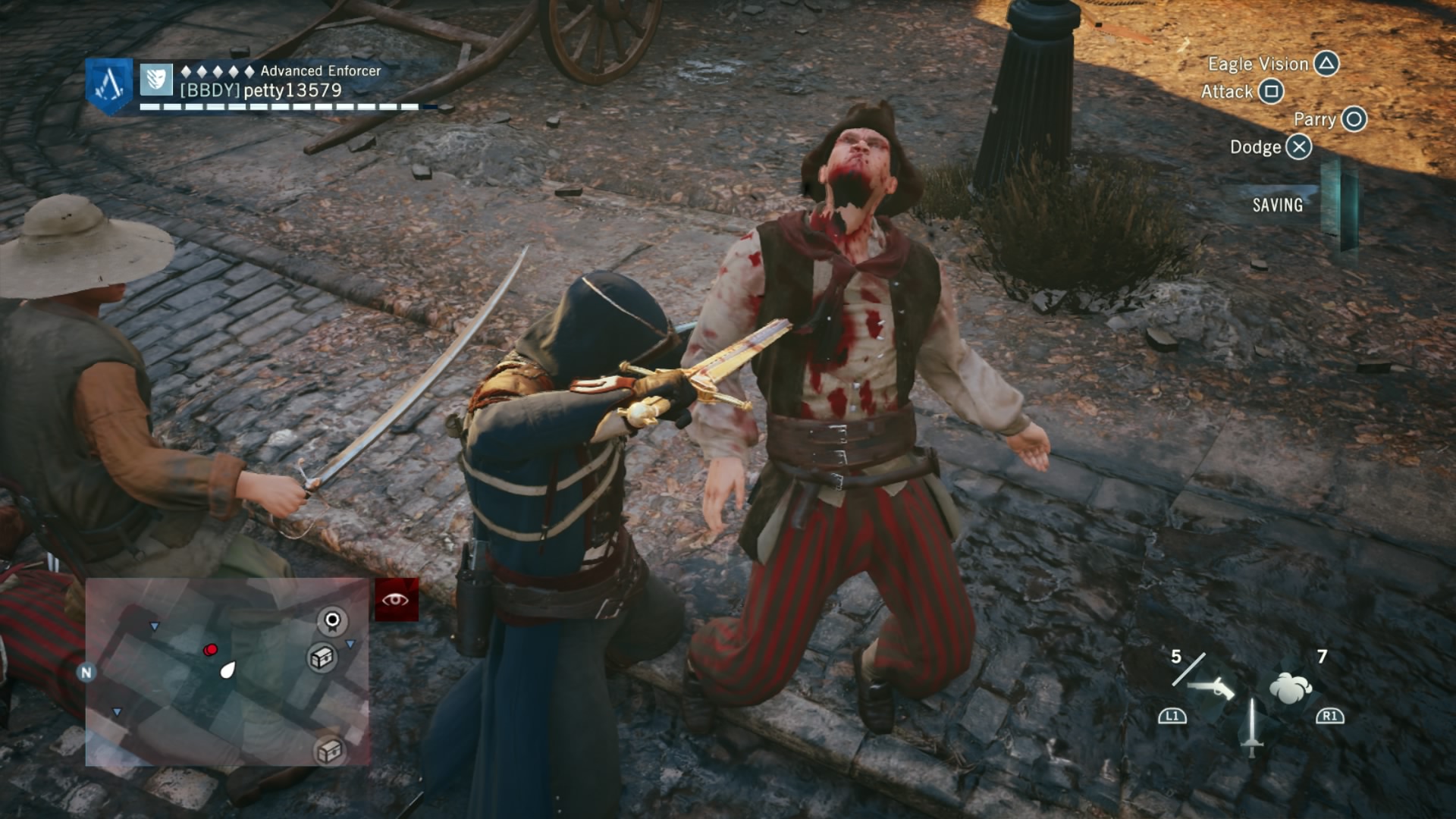
Task: Click the red enemy marker on the minimap
Action: coord(211,650)
